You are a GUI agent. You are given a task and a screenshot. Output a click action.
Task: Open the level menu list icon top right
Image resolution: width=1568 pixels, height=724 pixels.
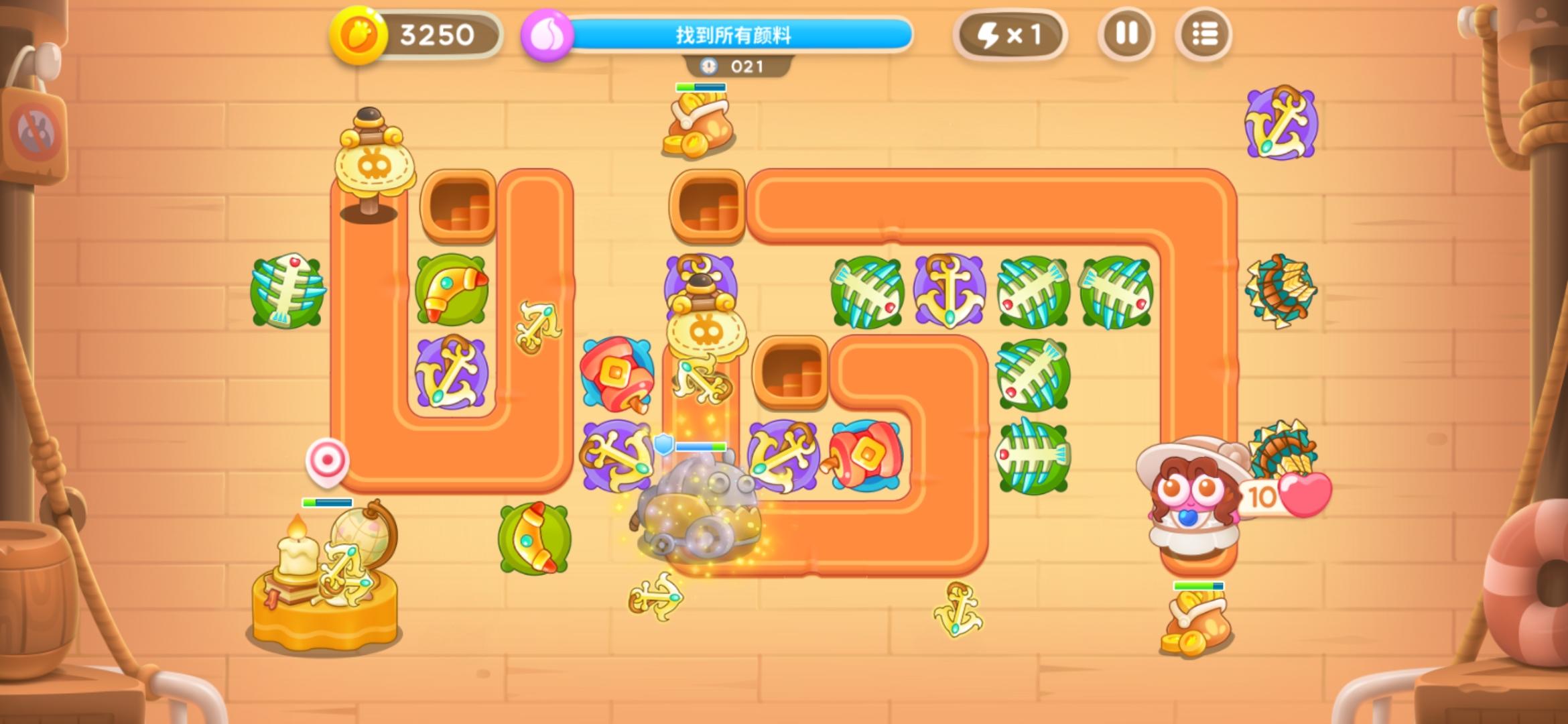tap(1204, 34)
